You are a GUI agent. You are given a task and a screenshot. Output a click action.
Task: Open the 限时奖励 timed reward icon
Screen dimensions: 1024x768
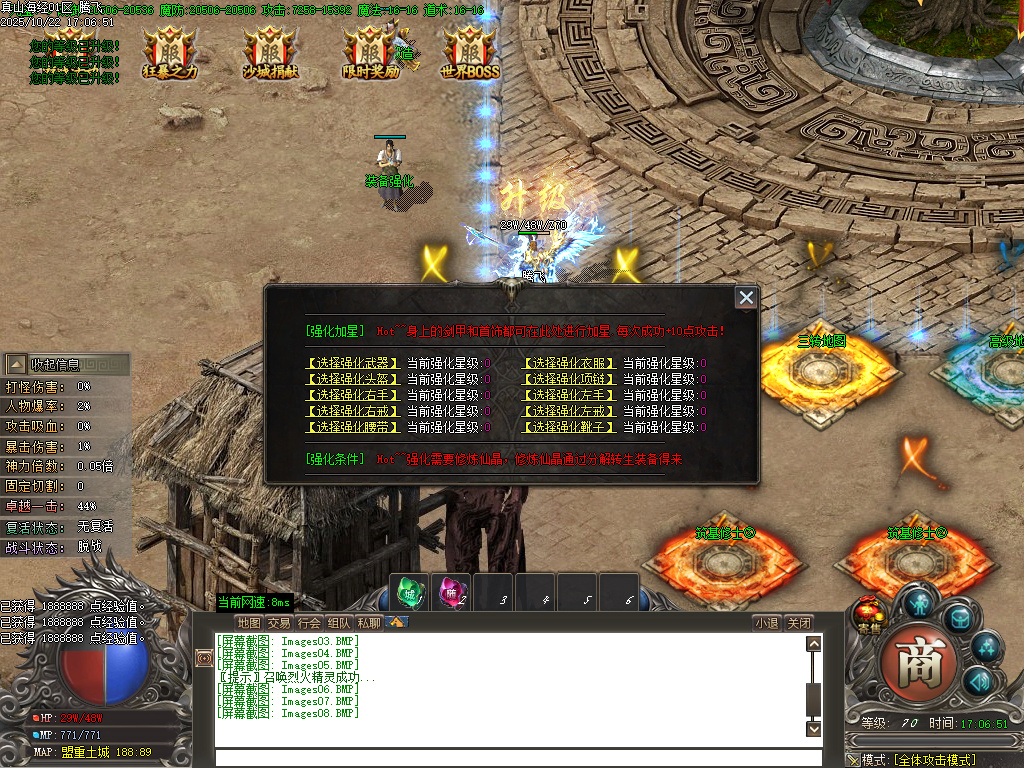click(370, 50)
